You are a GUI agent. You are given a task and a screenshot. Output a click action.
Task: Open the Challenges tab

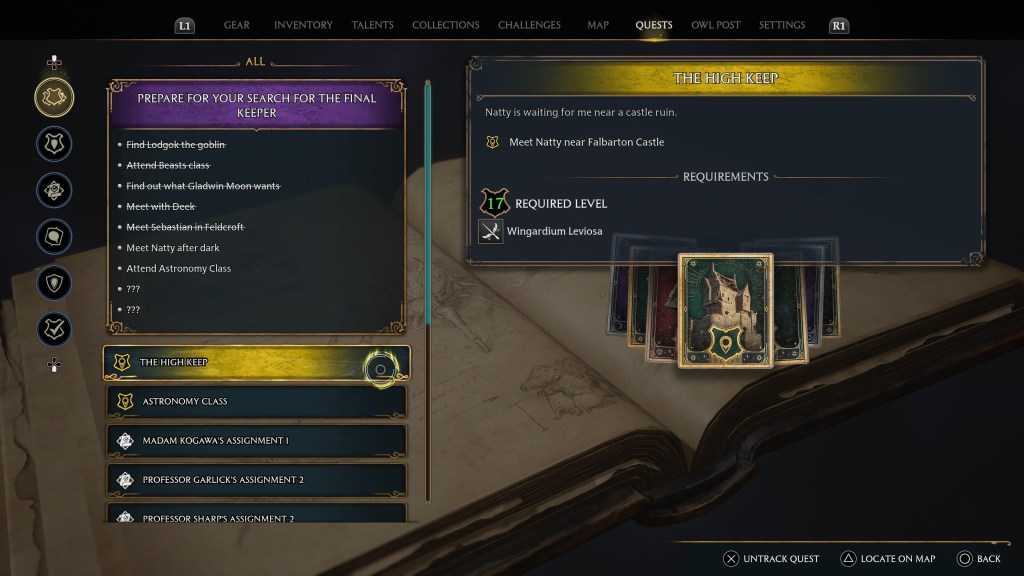[529, 25]
